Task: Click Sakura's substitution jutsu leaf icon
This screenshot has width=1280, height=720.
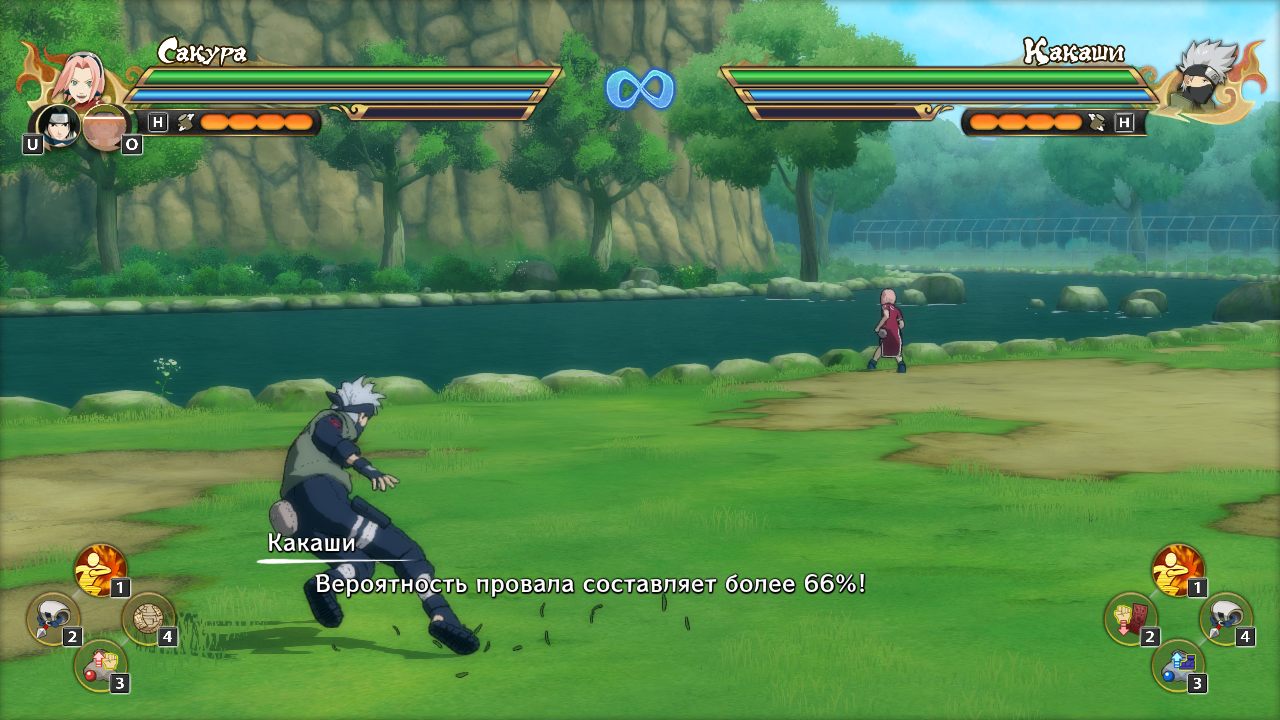Action: pos(186,121)
